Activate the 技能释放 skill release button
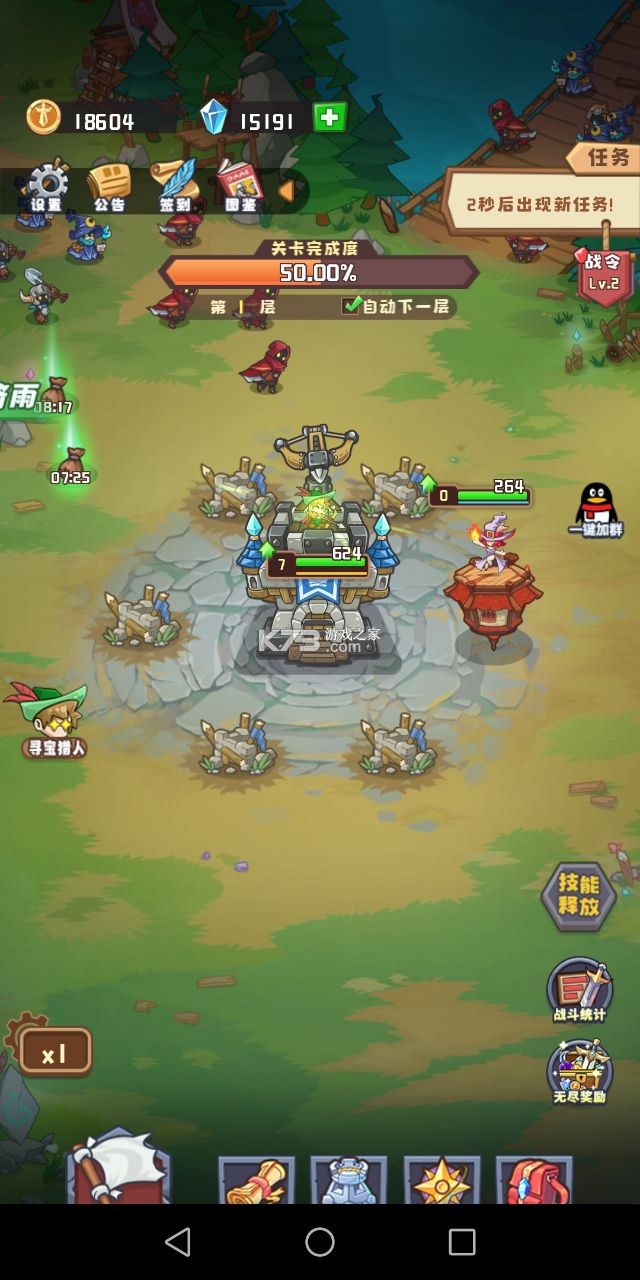 579,896
